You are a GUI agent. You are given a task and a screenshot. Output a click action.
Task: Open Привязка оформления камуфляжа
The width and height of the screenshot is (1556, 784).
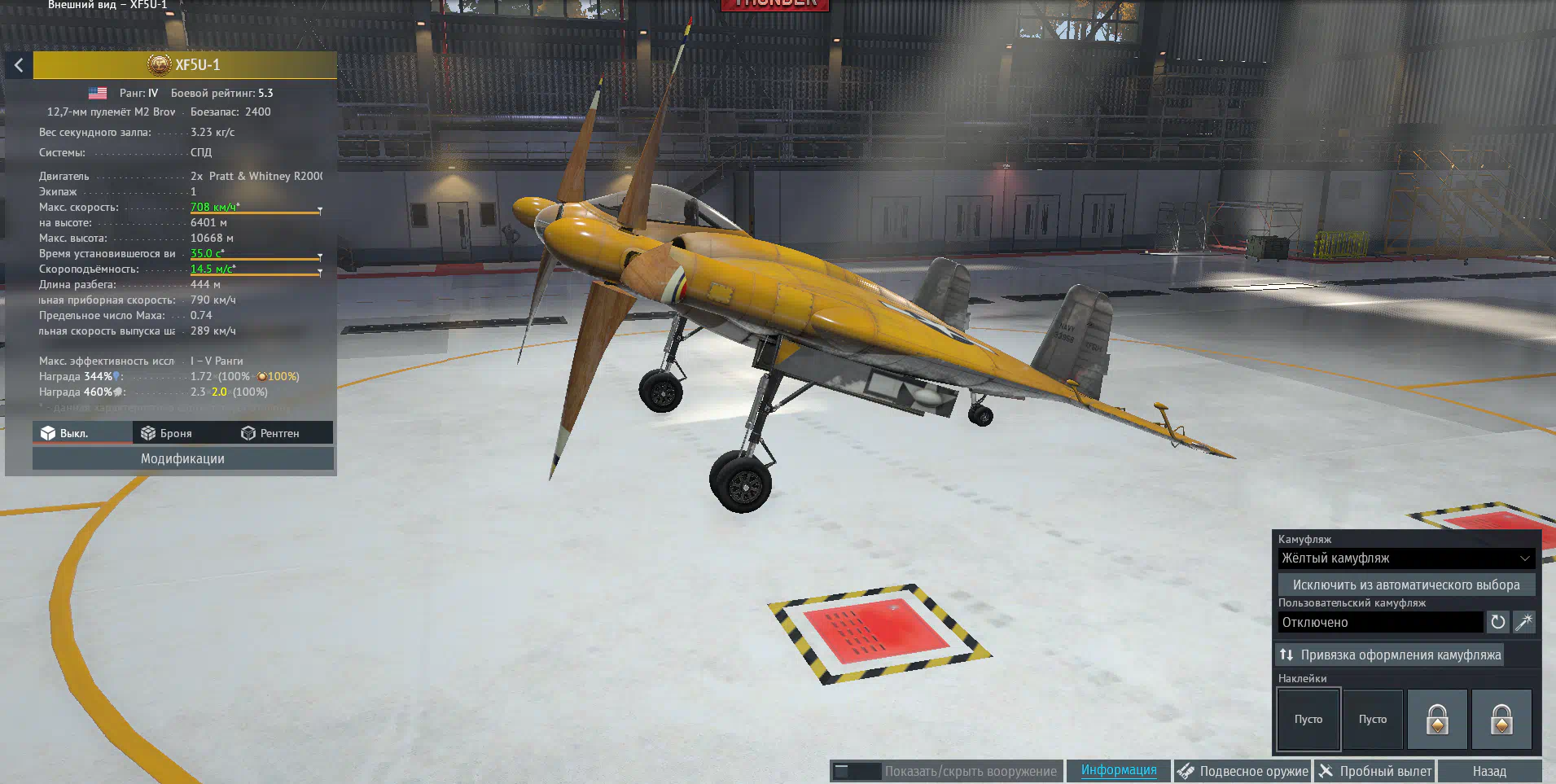pos(1390,655)
